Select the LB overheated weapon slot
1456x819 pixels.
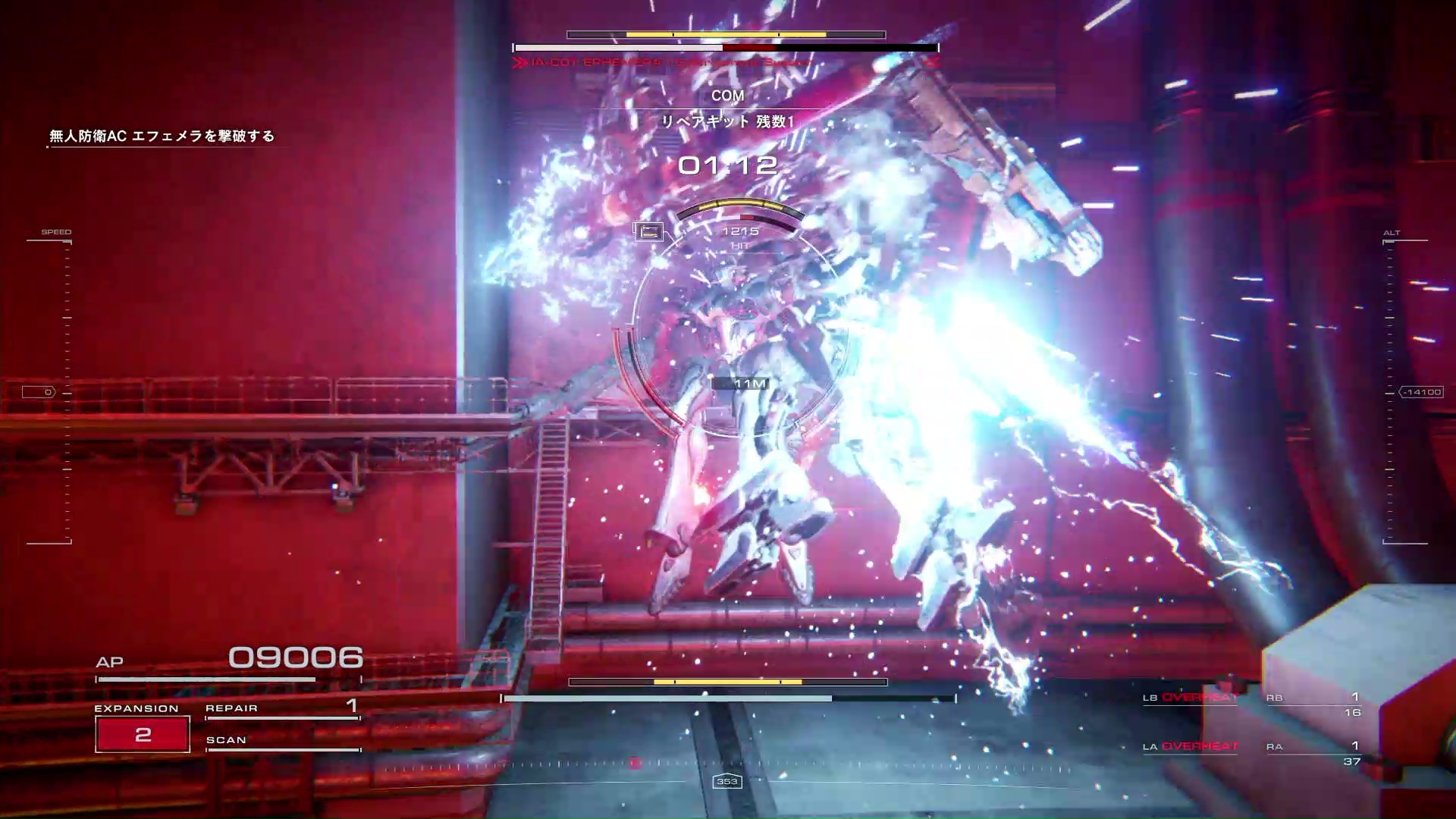[1191, 698]
